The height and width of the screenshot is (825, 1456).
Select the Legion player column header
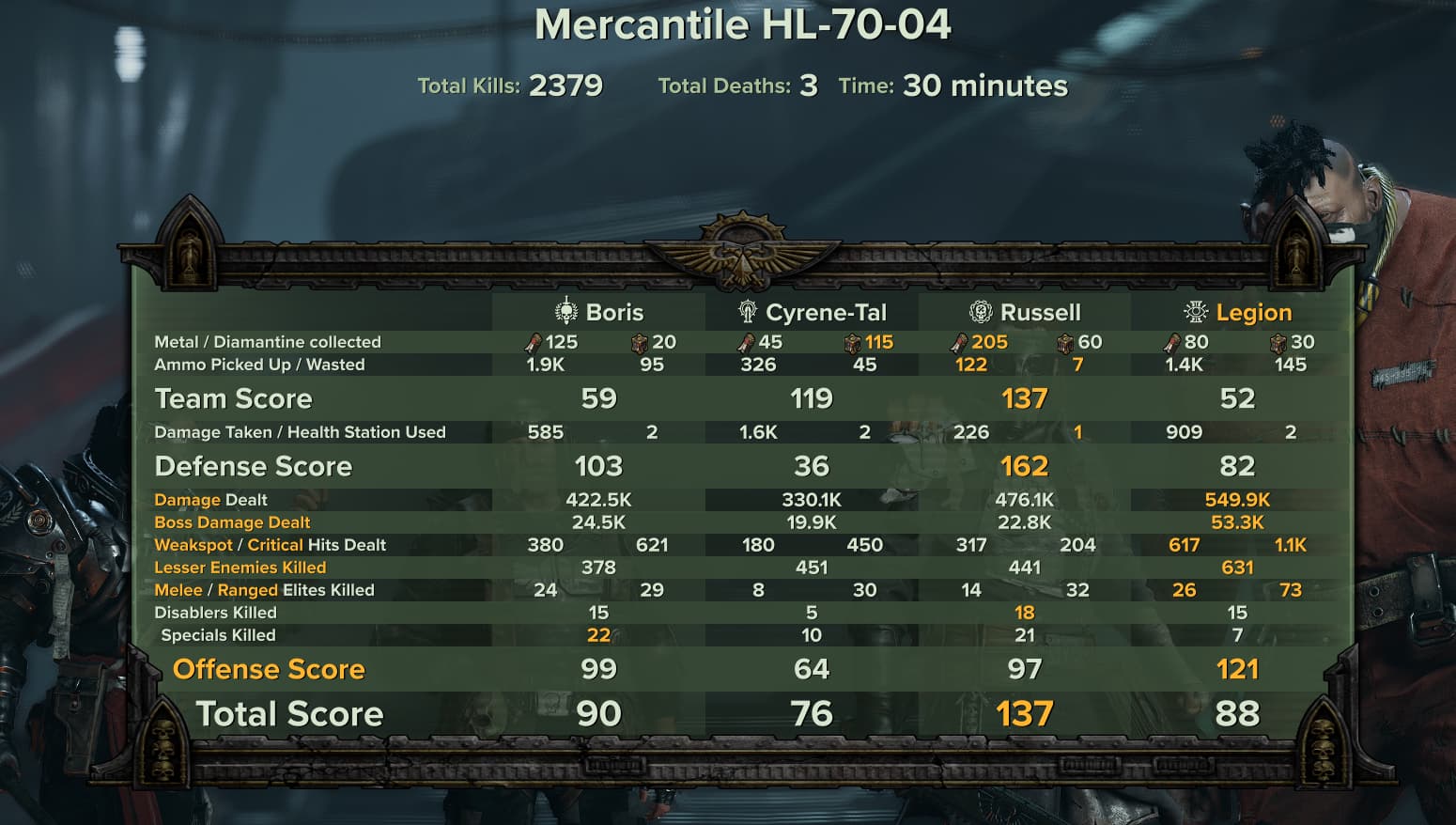1238,312
